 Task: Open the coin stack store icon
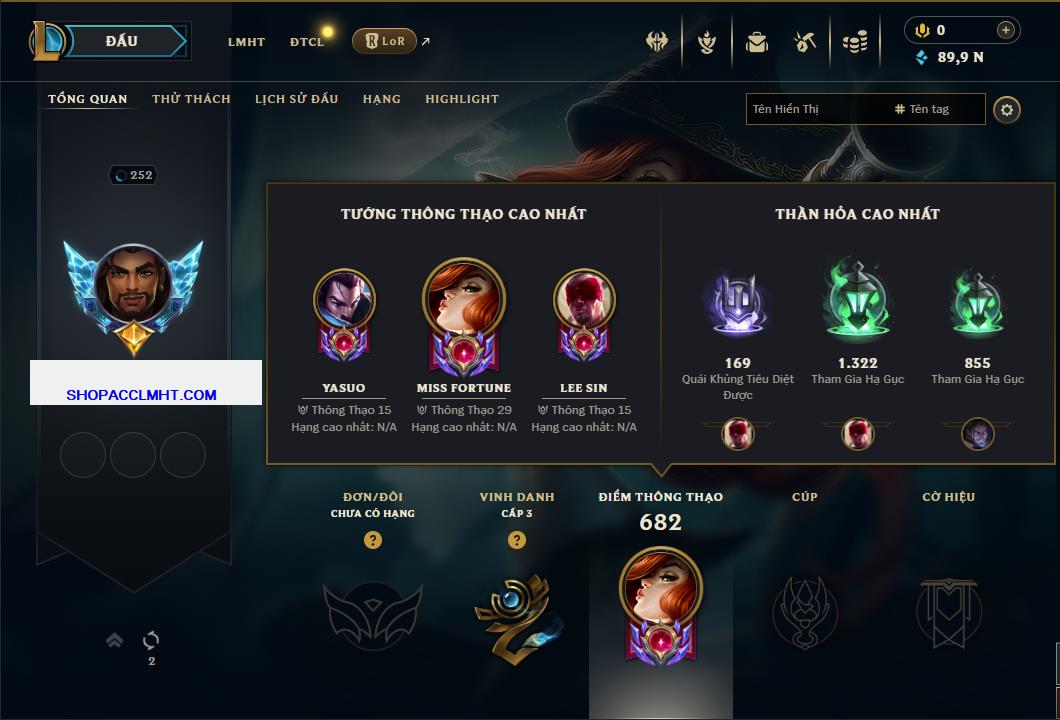854,42
